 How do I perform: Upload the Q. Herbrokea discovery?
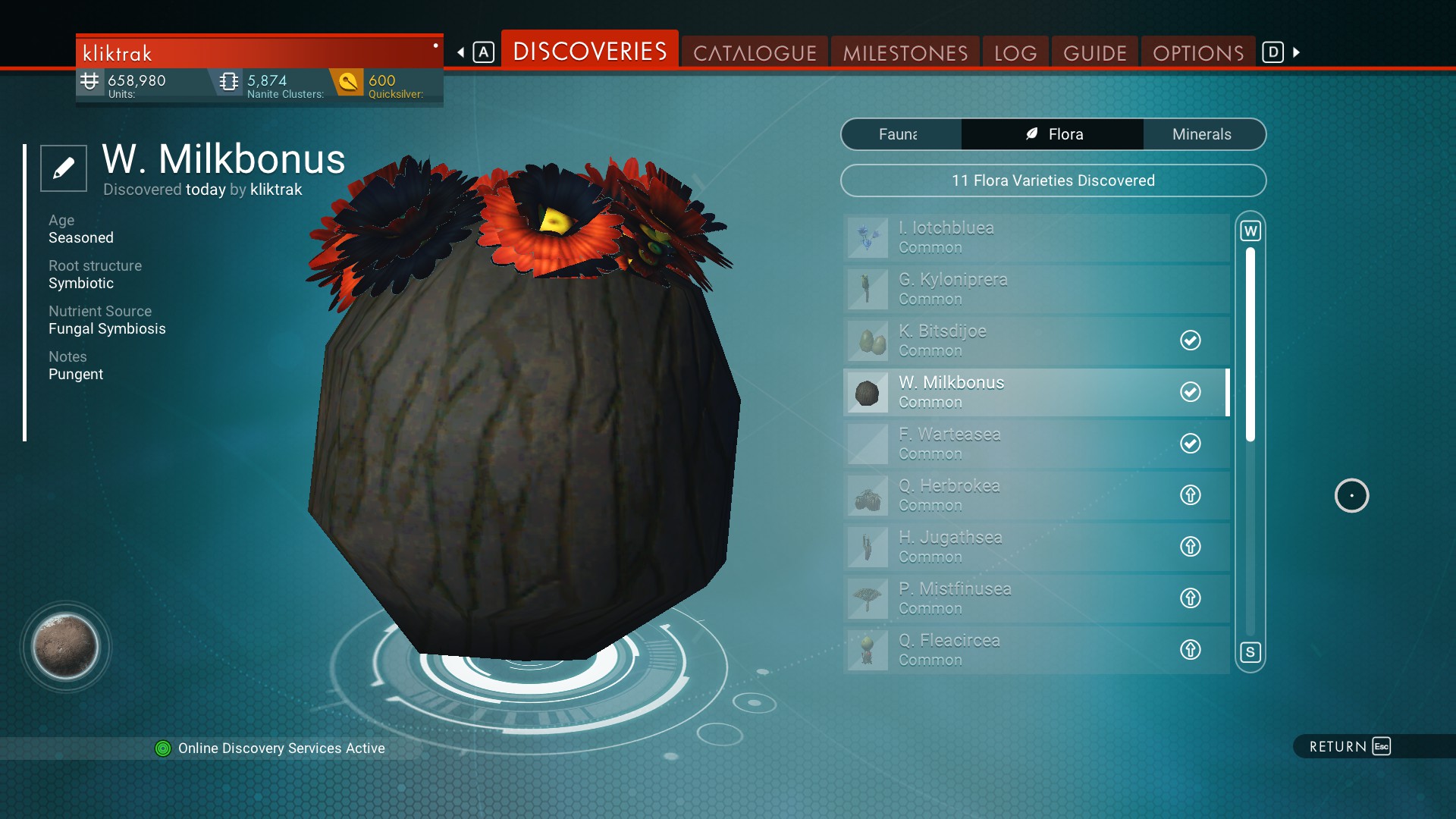pyautogui.click(x=1190, y=495)
